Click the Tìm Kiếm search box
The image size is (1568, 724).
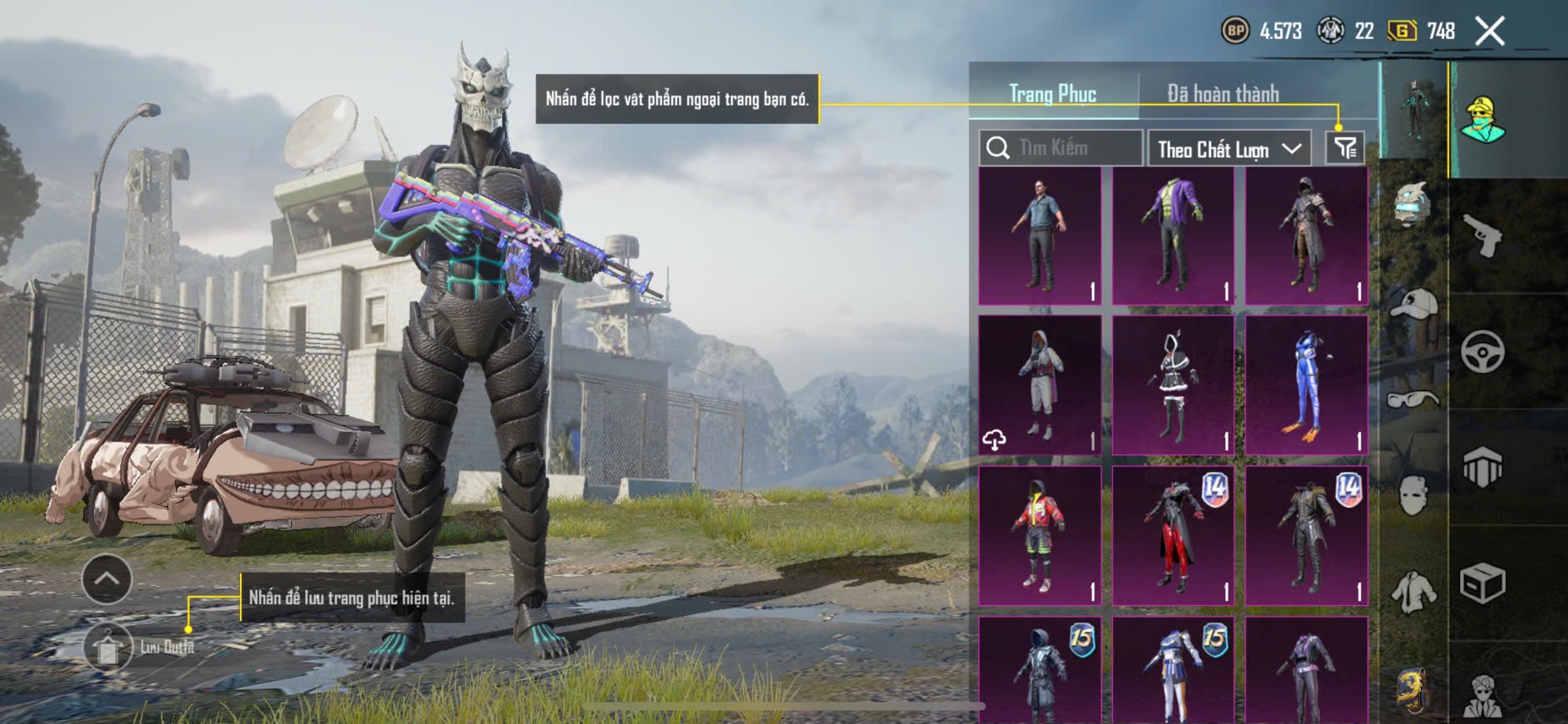coord(1061,148)
